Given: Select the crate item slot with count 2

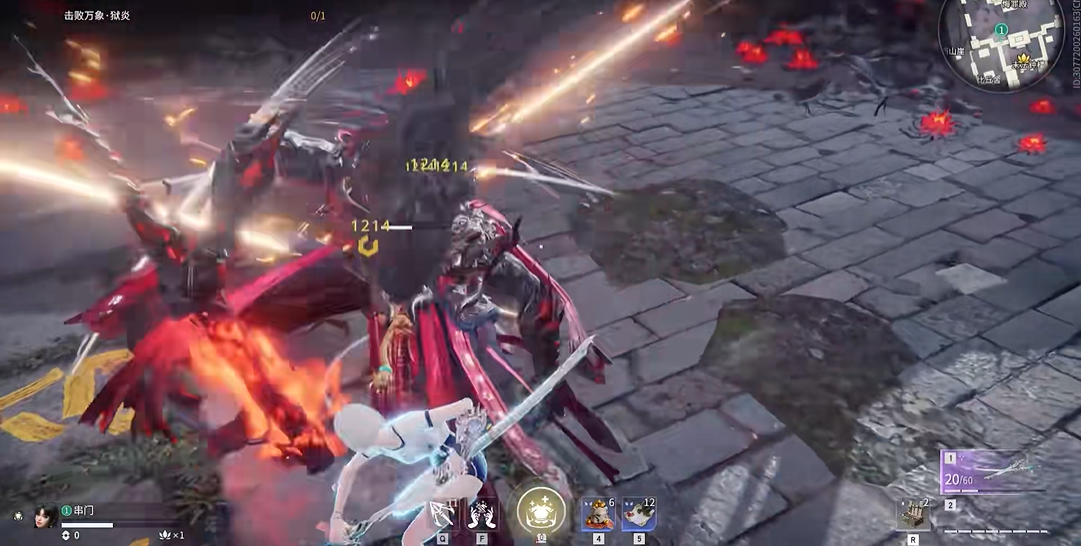Looking at the screenshot, I should coord(912,514).
